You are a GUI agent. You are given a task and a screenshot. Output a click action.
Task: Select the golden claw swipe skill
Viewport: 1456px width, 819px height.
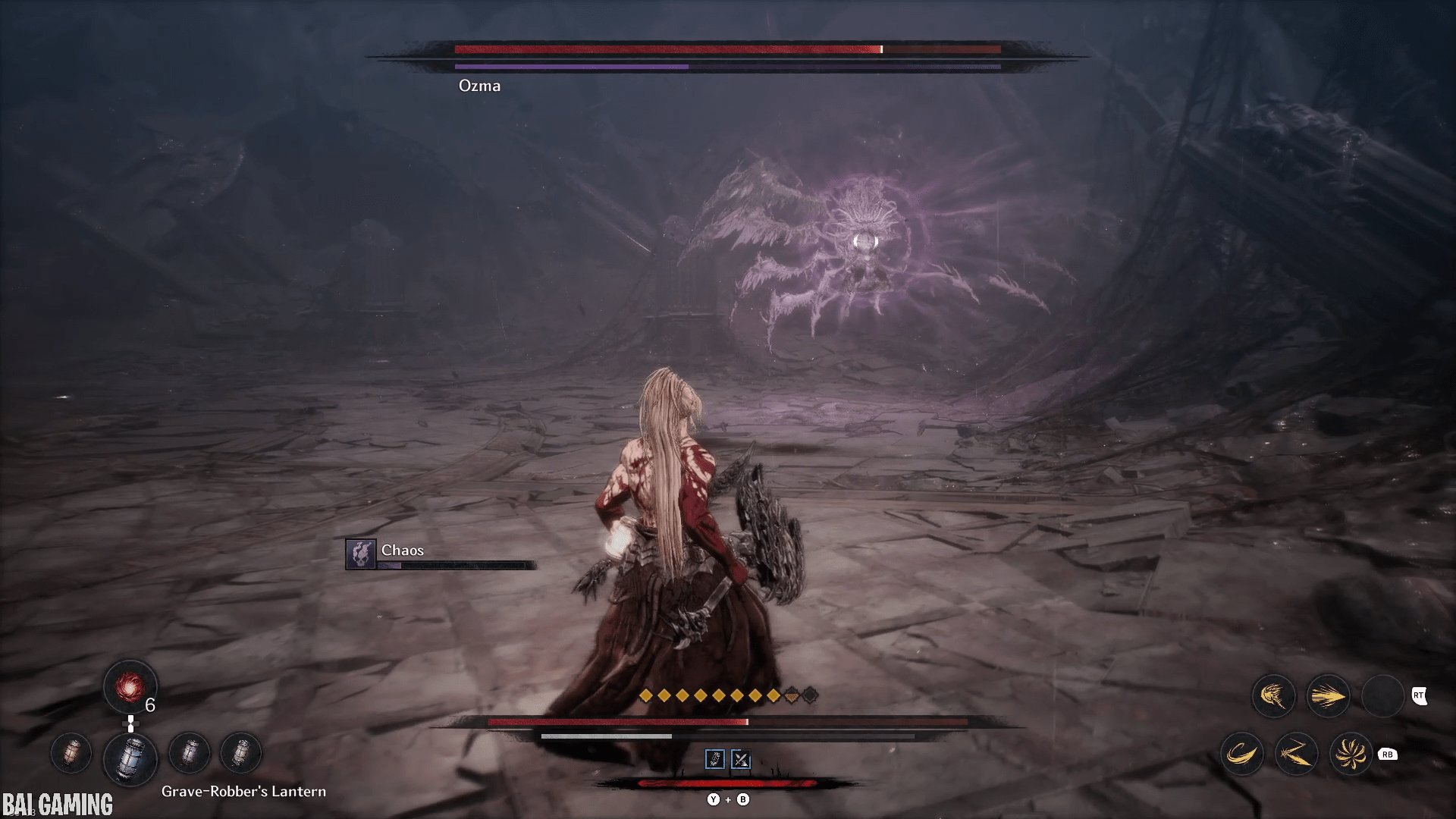1273,695
